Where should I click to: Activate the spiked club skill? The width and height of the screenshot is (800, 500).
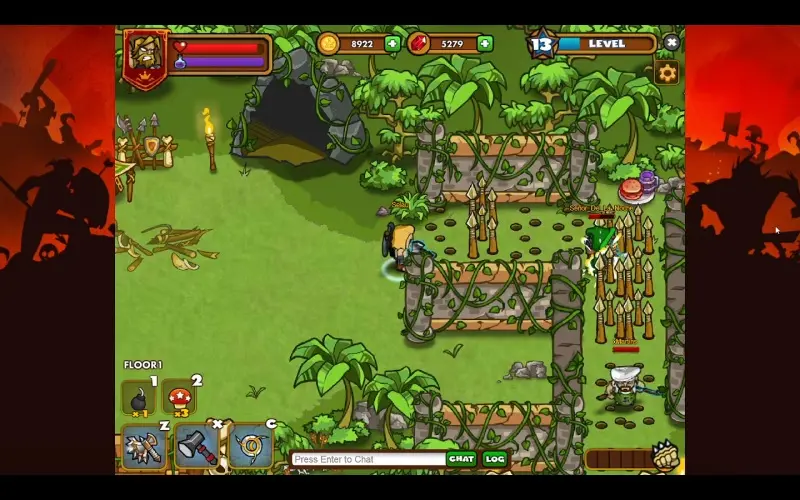coord(144,446)
